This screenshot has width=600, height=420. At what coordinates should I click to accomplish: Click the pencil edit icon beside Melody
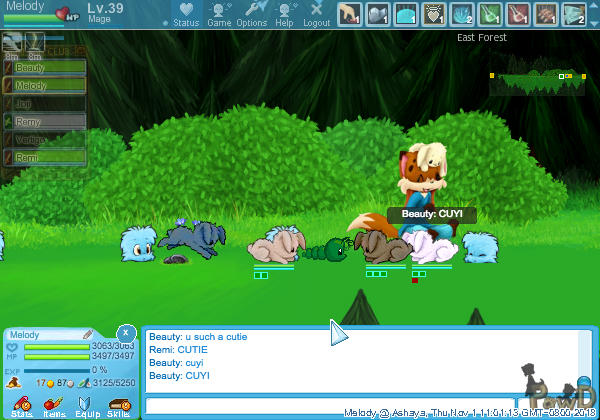(x=87, y=334)
